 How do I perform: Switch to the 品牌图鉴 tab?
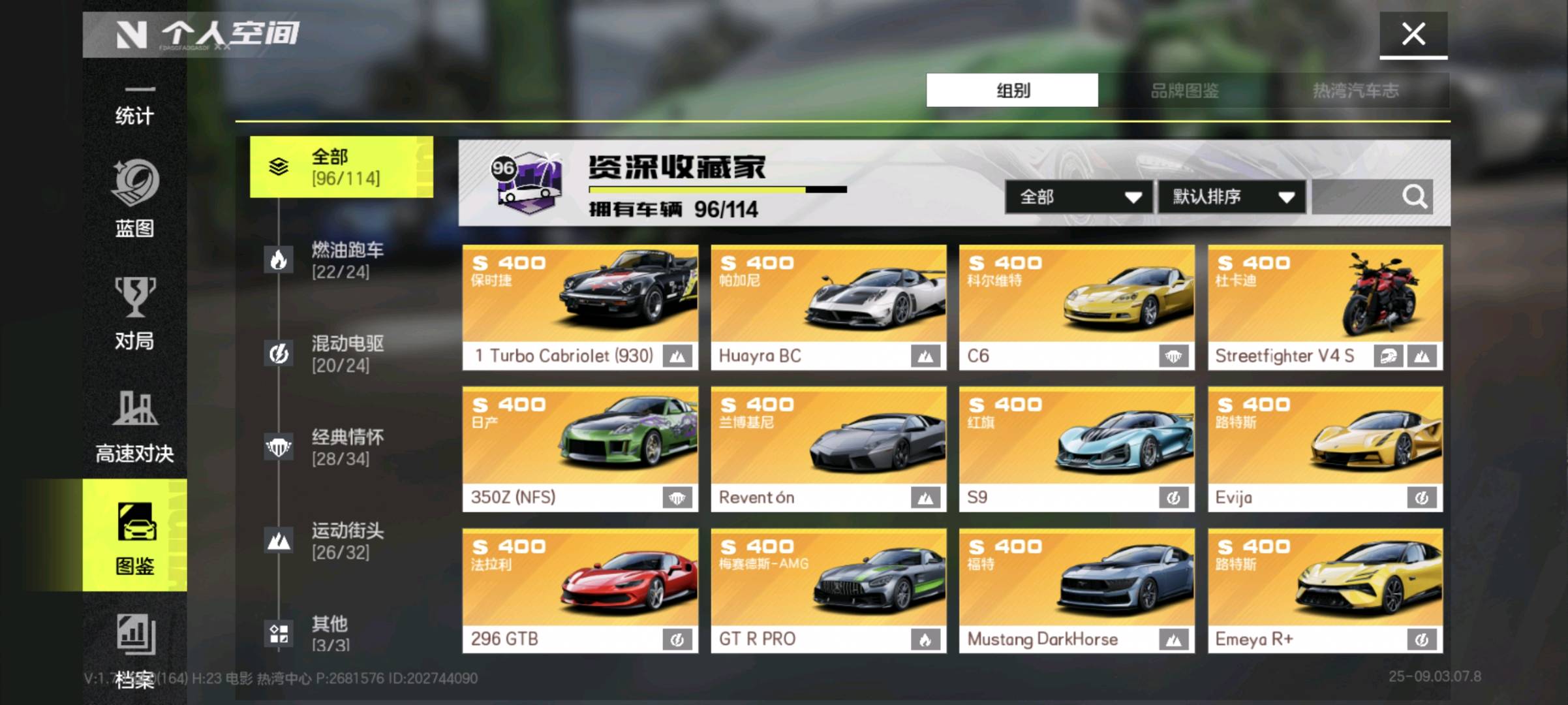point(1184,91)
